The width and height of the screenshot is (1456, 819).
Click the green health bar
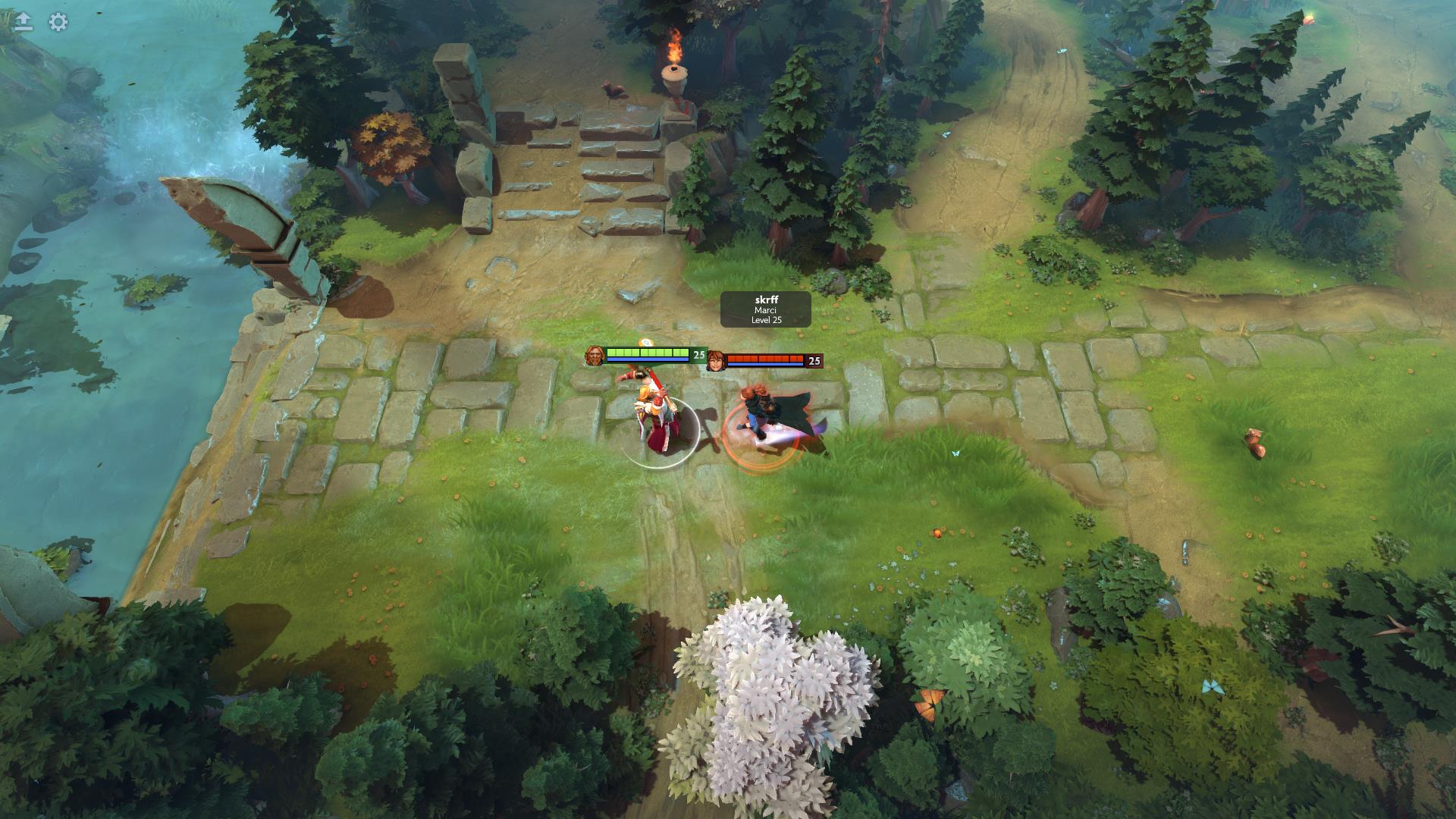coord(648,352)
